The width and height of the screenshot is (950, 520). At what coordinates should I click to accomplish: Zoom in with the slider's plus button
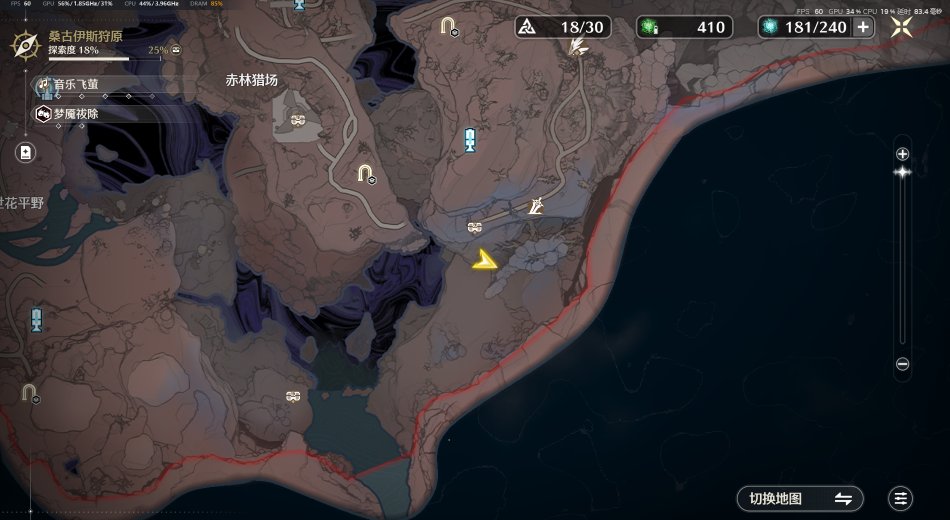click(x=902, y=154)
